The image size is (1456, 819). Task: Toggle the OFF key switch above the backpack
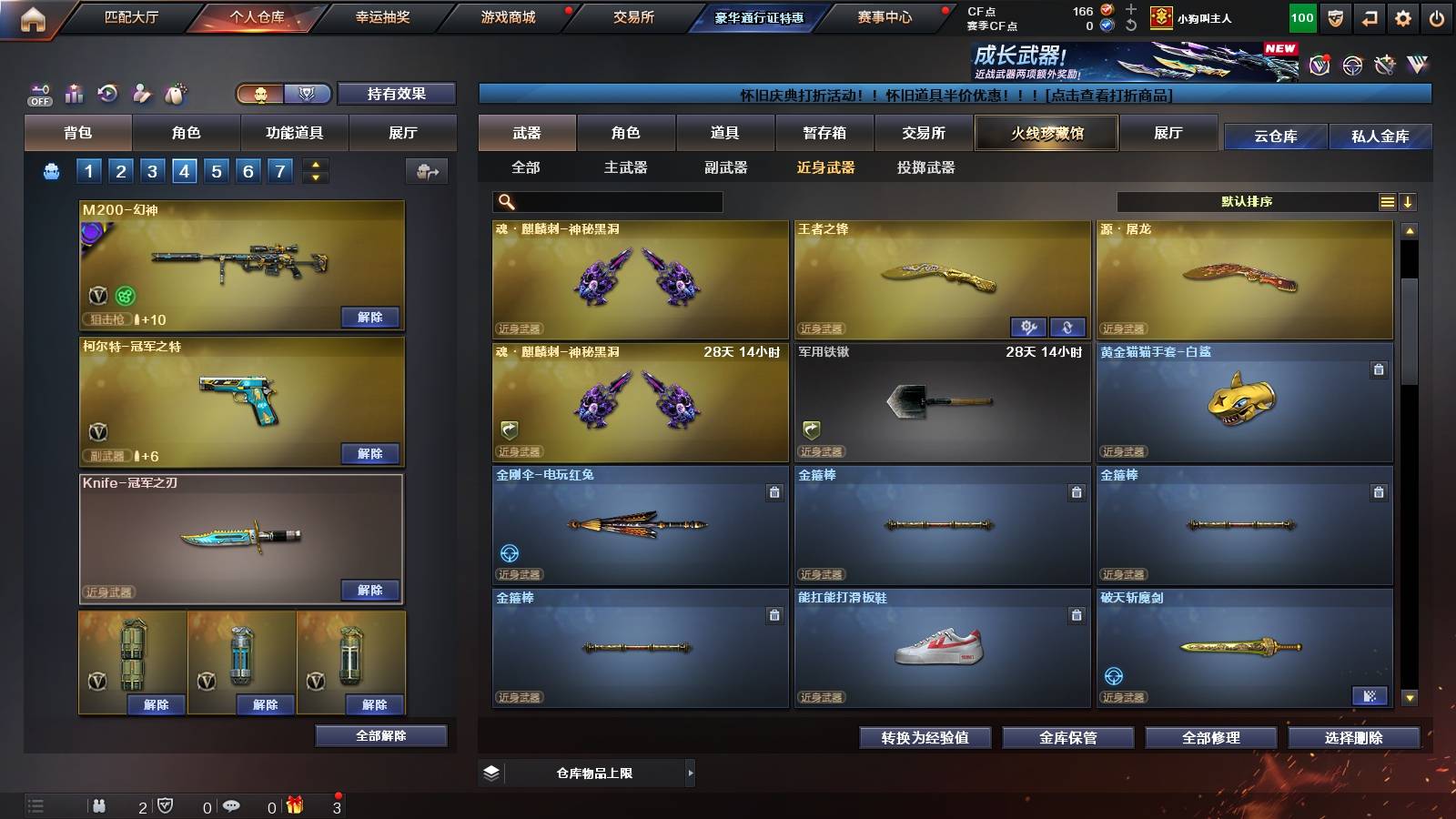(x=38, y=95)
